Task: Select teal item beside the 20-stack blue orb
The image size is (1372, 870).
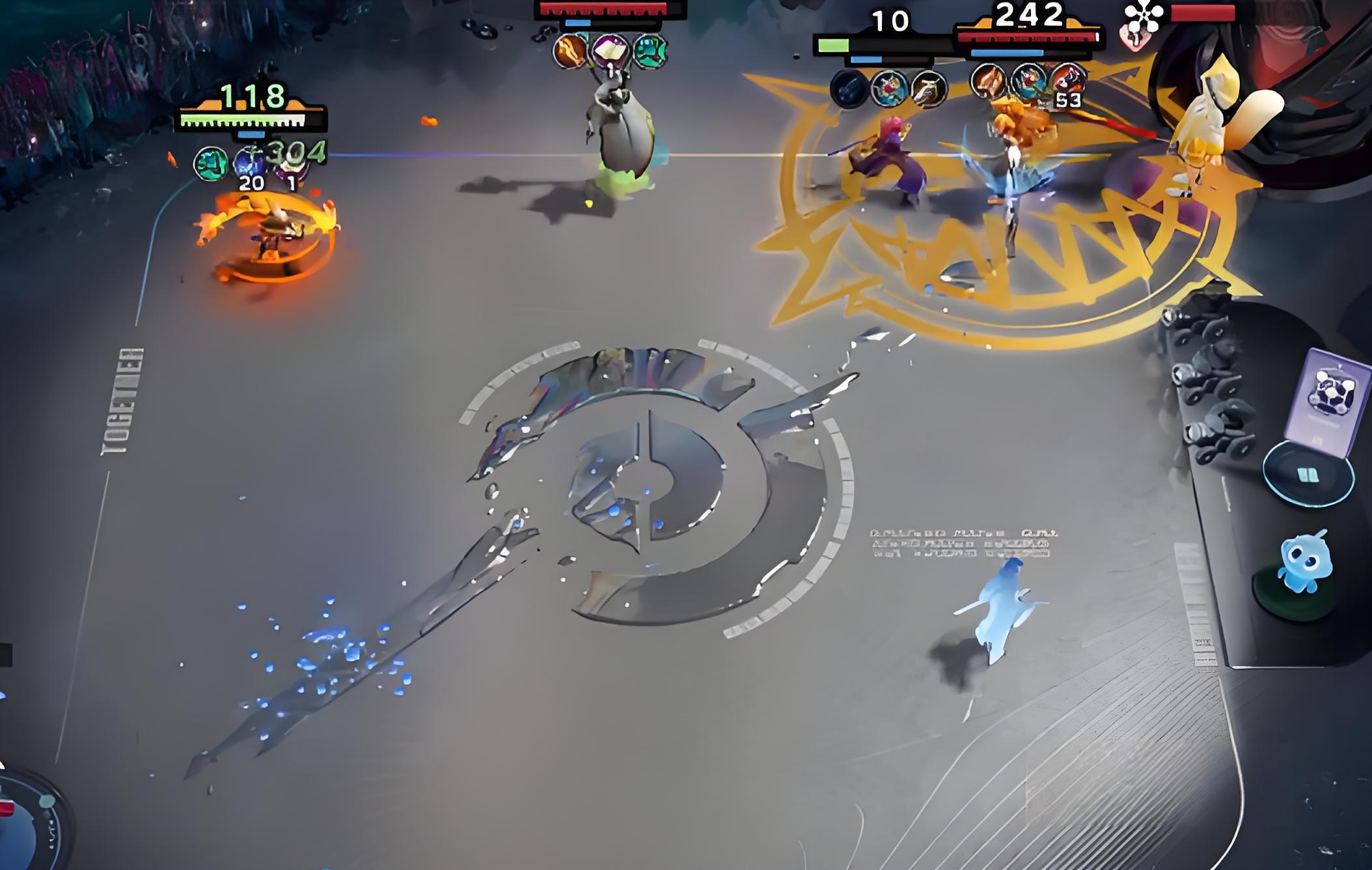Action: click(x=211, y=163)
